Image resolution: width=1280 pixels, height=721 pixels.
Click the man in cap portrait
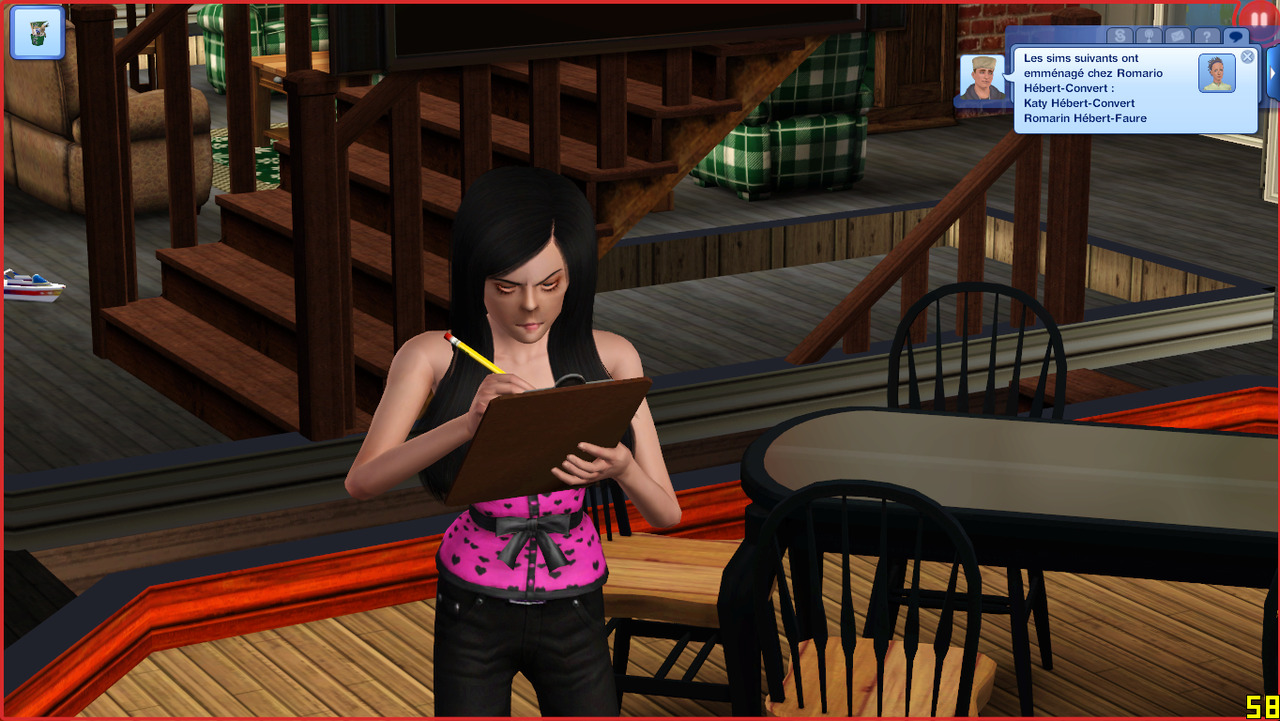982,77
